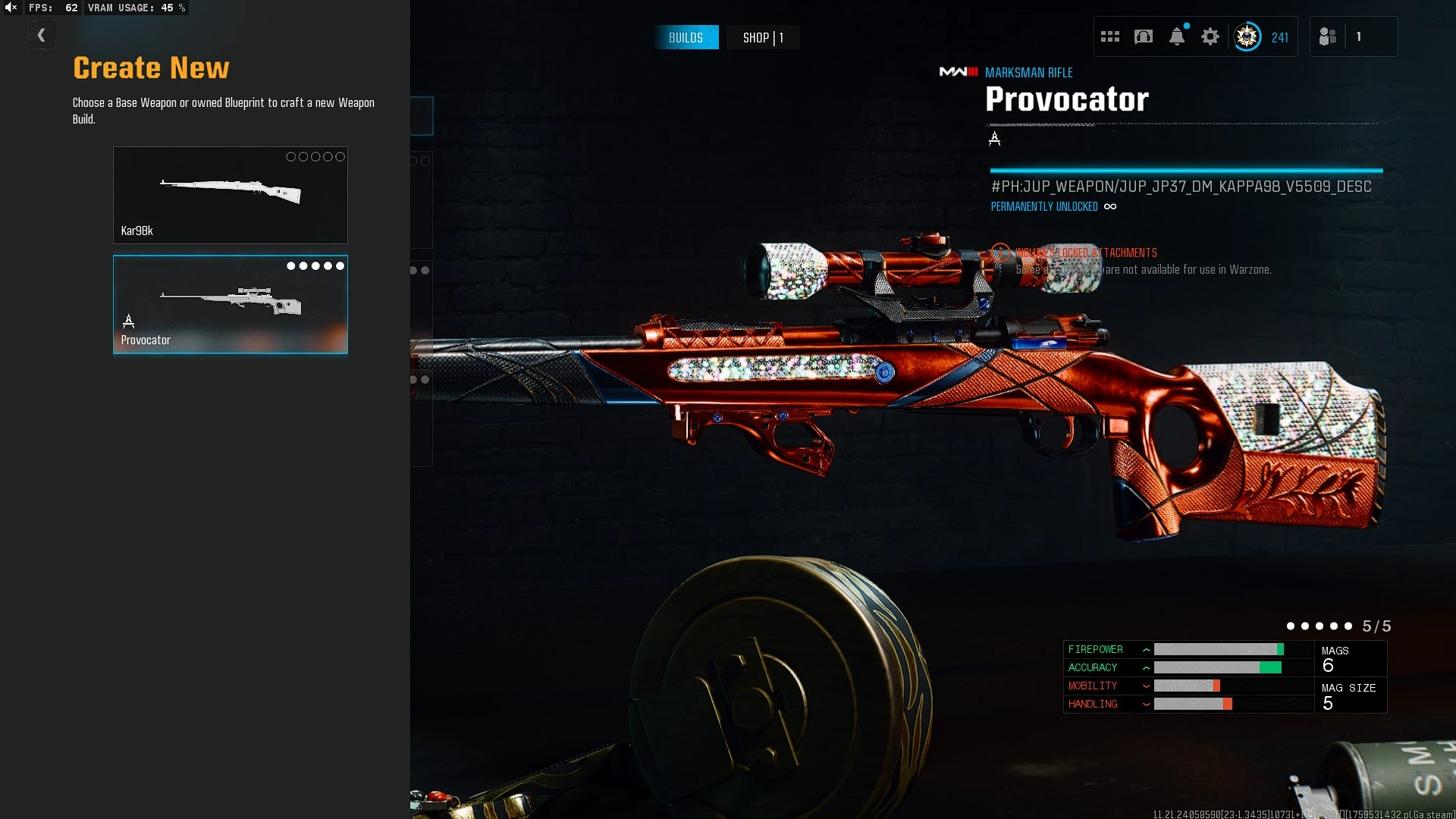1456x819 pixels.
Task: Switch to the Builds tab
Action: coord(686,37)
